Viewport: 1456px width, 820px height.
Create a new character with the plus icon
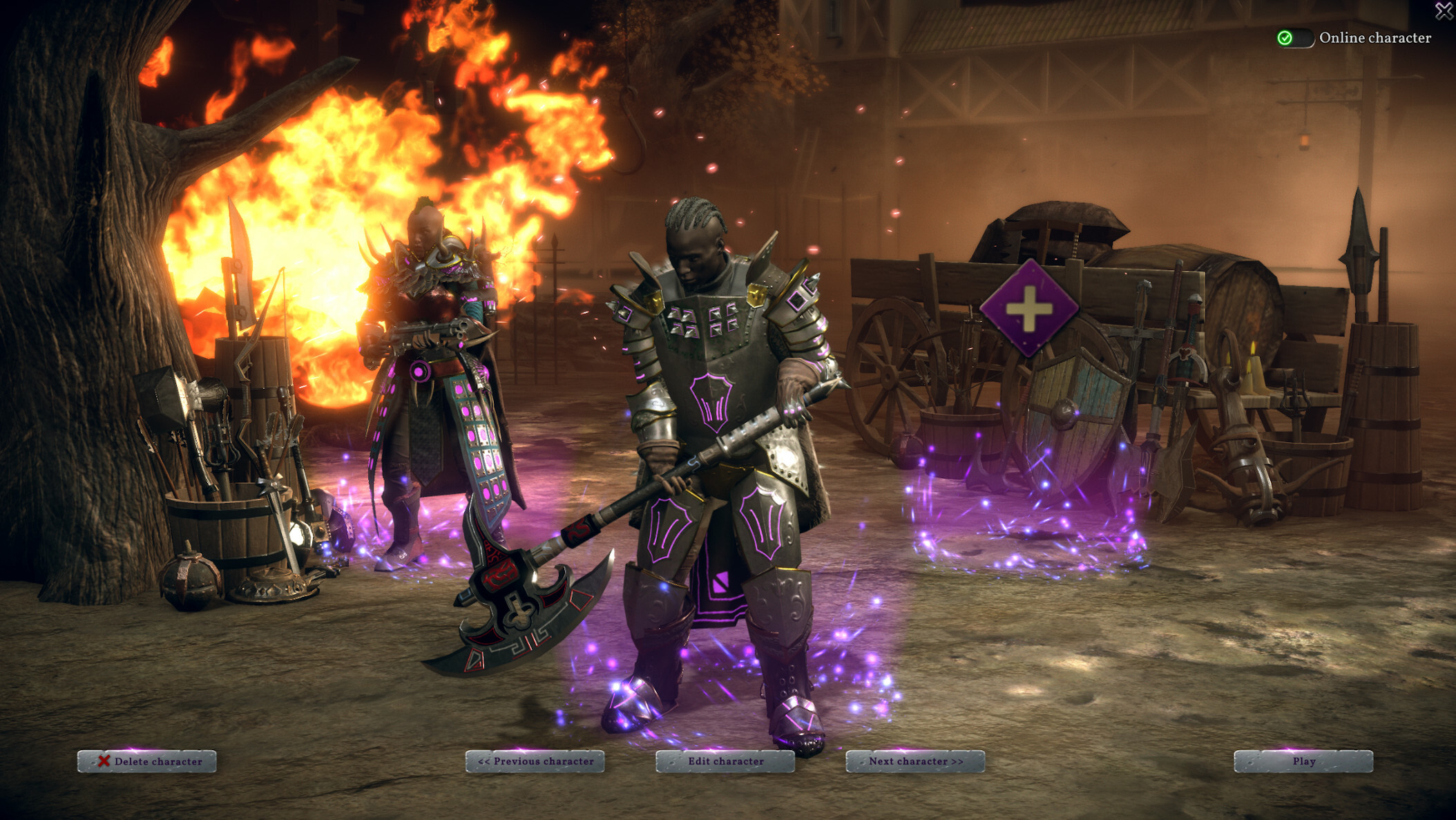click(x=1029, y=309)
